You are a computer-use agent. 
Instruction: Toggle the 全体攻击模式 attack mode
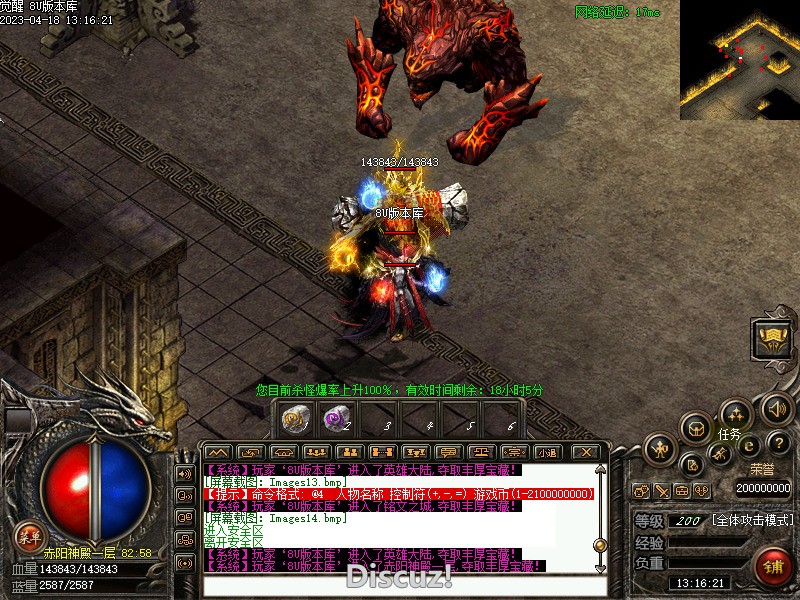click(753, 521)
